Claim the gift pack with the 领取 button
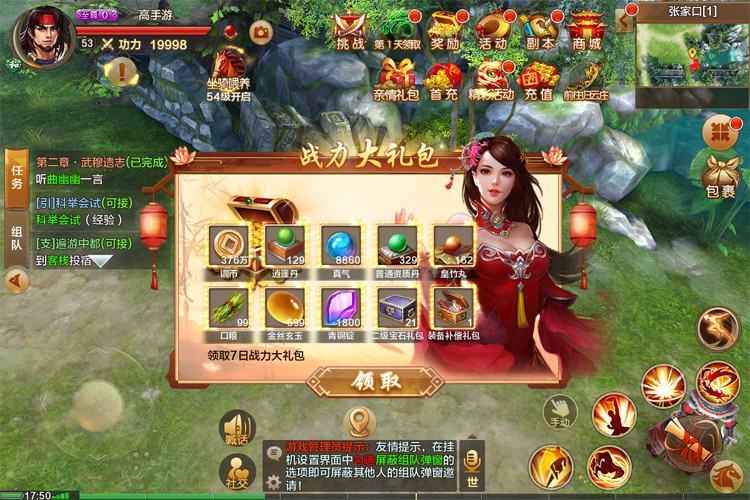The image size is (750, 500). tap(361, 382)
